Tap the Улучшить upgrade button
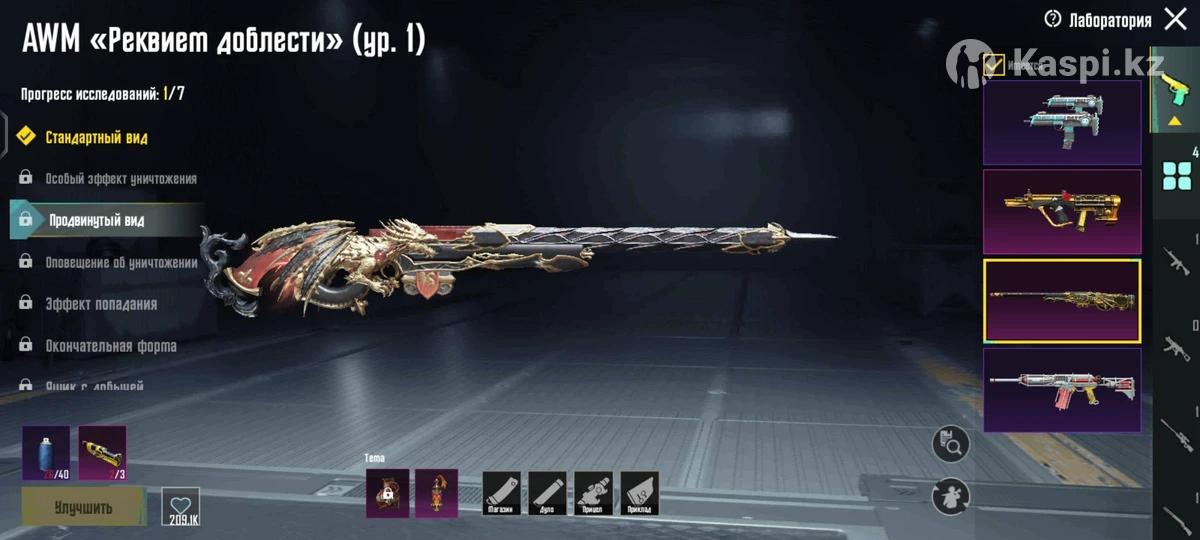 (x=83, y=507)
